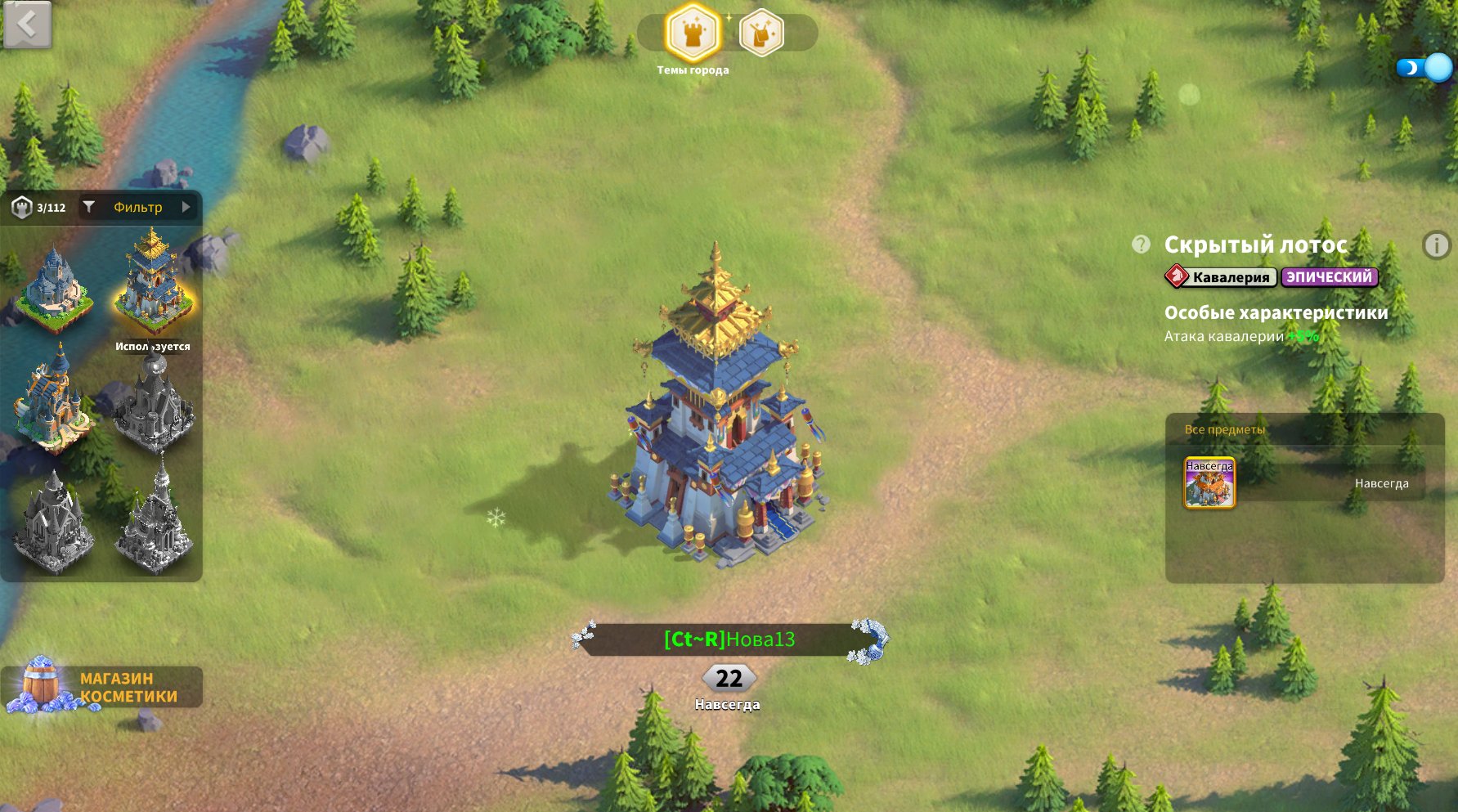
Task: Switch to the magic wand decoration tab
Action: (761, 34)
